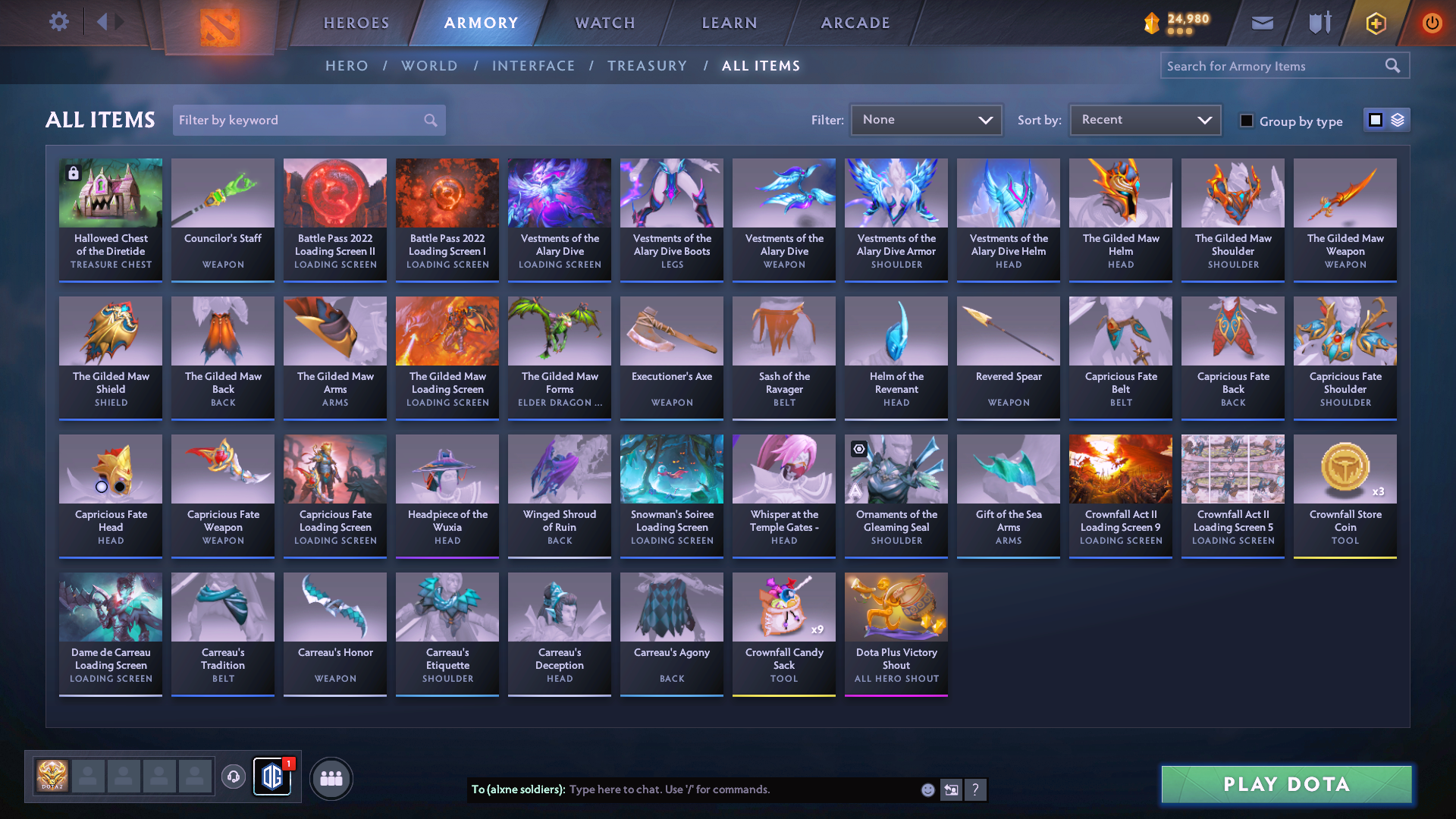Open the Filter dropdown set to None
Screen dimensions: 1456x819
pos(926,119)
